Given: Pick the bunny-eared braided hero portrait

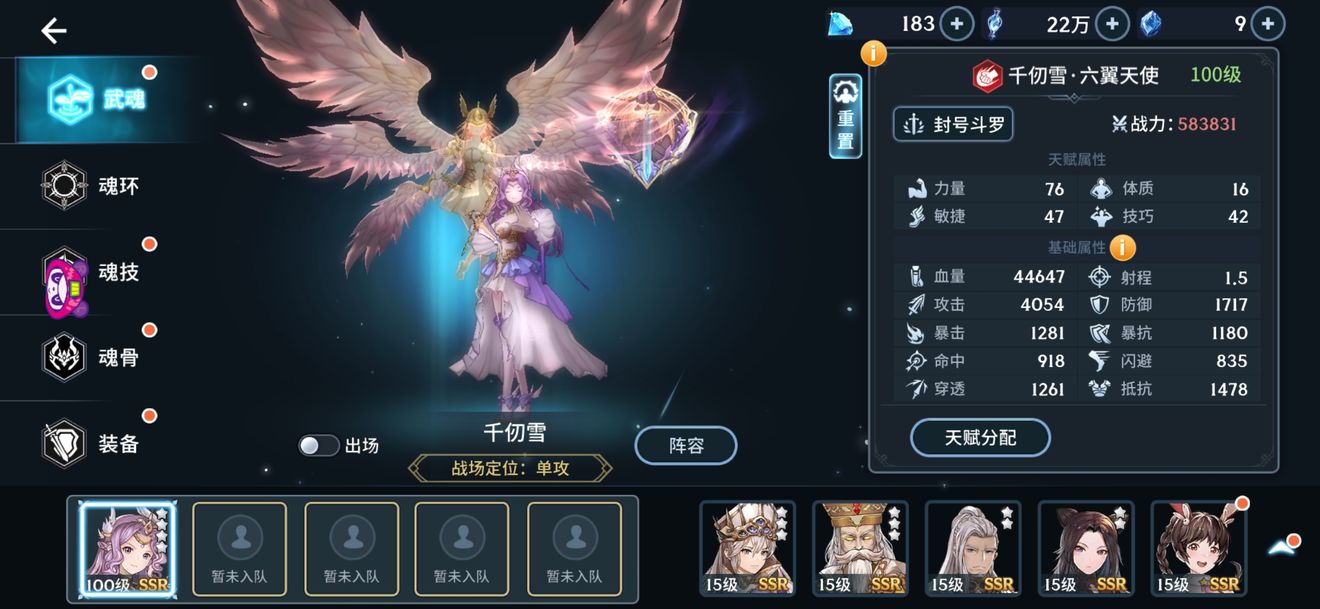Looking at the screenshot, I should tap(1199, 548).
